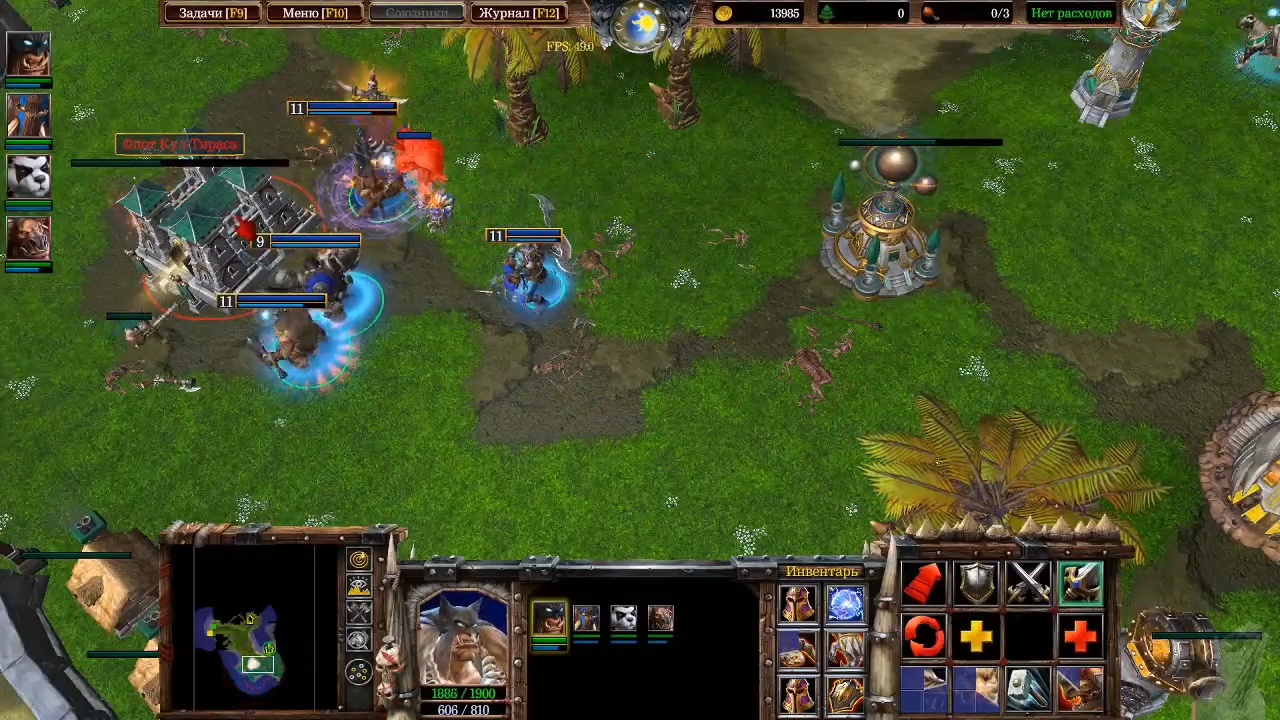The height and width of the screenshot is (720, 1280).
Task: Open the Меню game menu
Action: pos(314,13)
